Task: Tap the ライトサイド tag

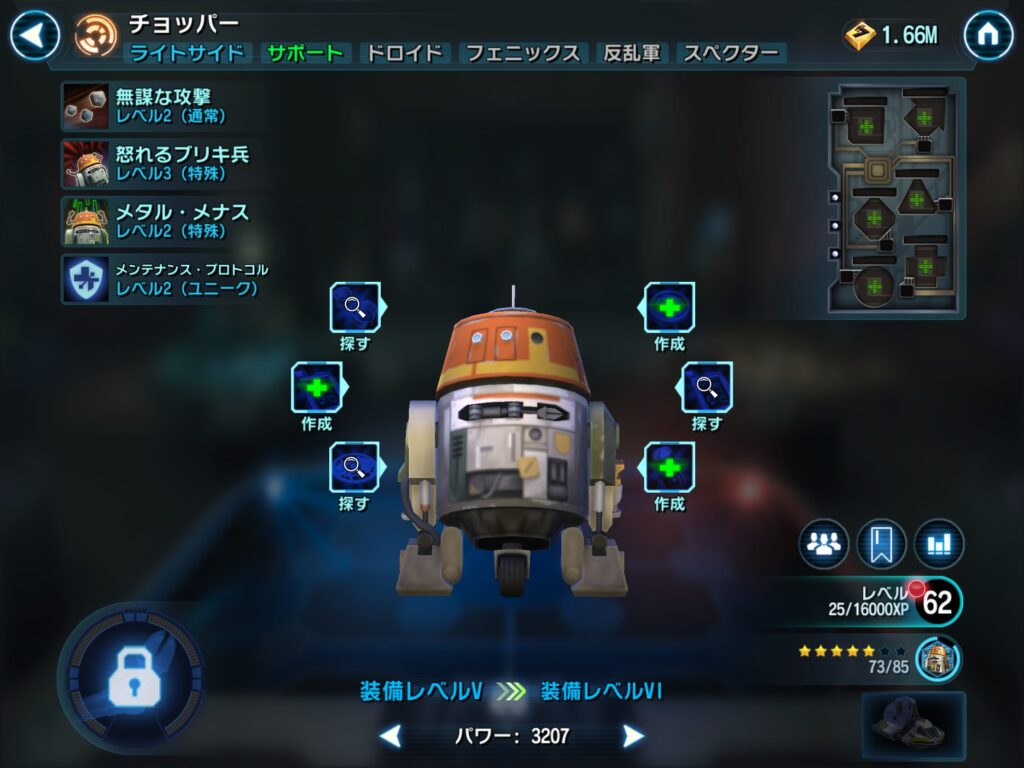Action: (187, 54)
